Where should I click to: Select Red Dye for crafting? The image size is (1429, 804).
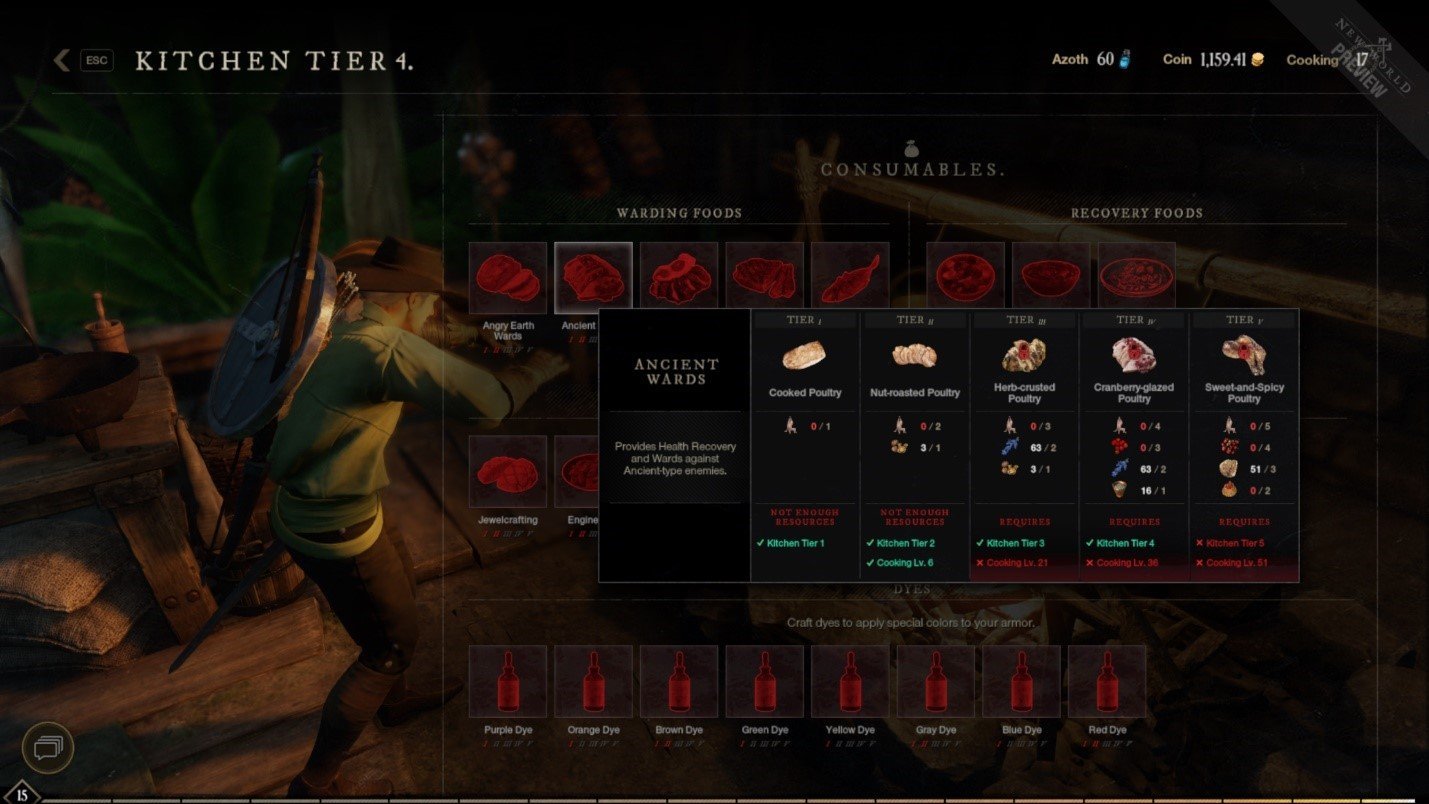1107,682
